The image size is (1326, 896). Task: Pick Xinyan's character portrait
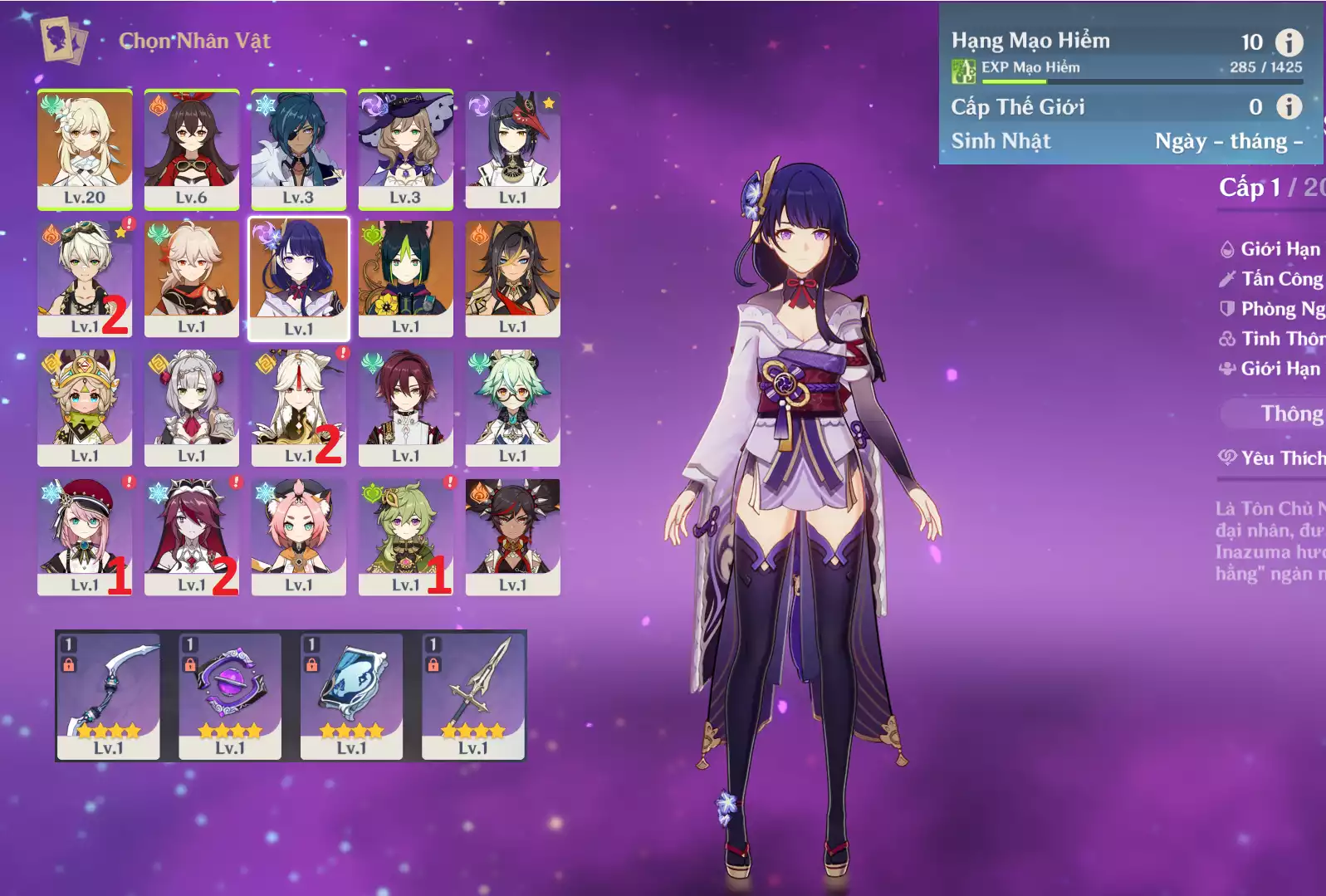[x=513, y=536]
